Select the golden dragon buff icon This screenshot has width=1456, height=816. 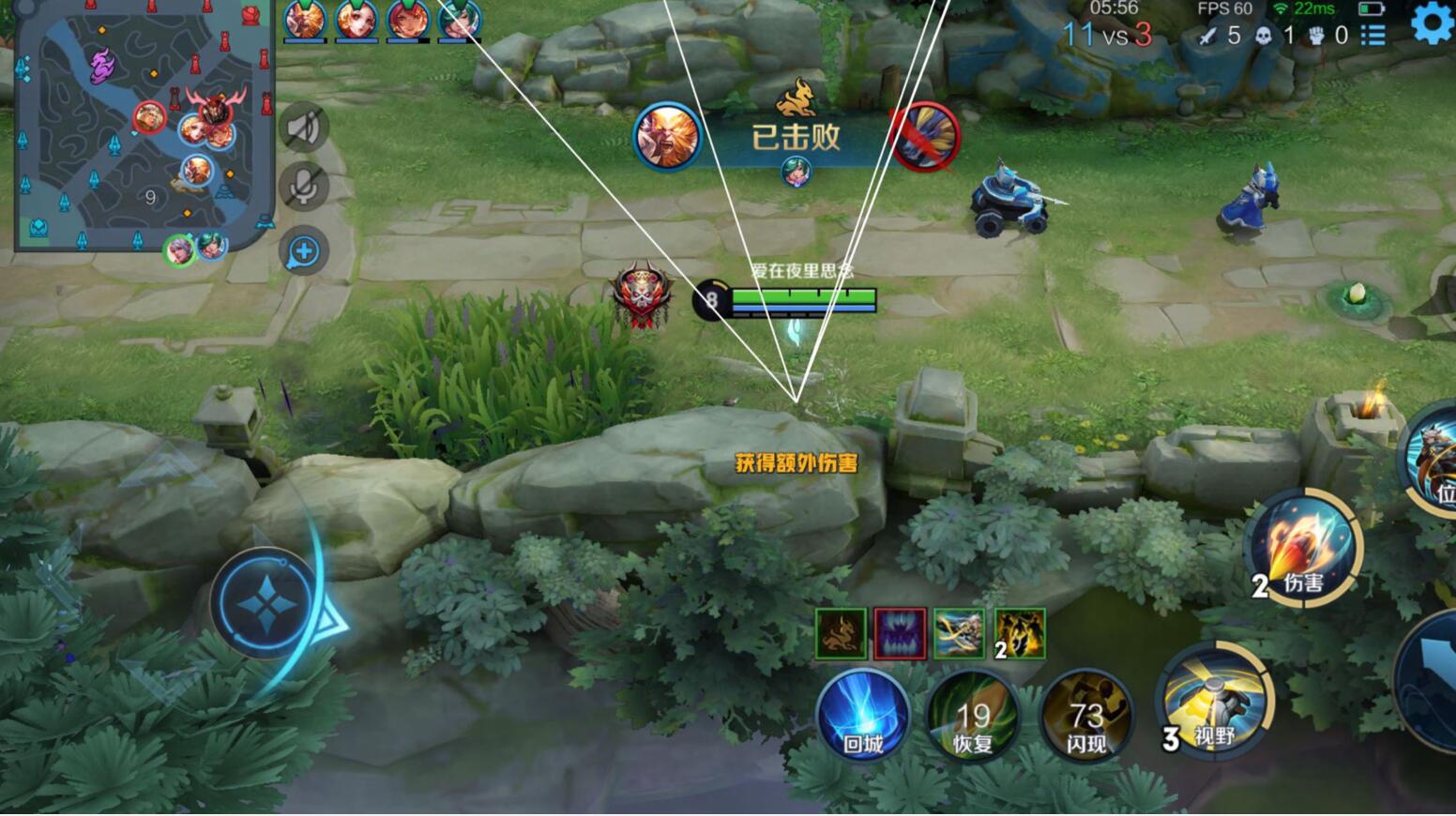click(x=842, y=633)
